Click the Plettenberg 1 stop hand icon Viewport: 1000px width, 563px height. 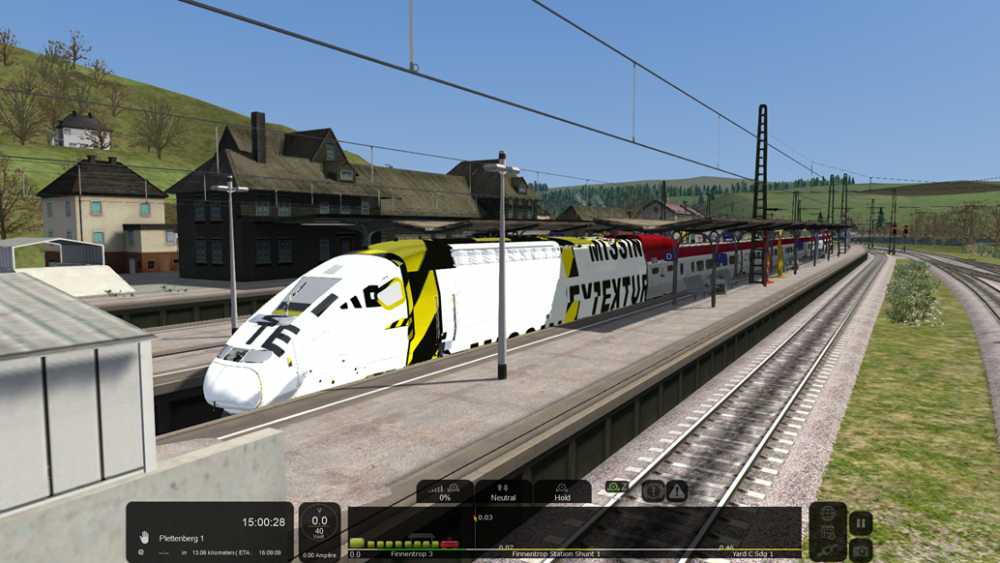(144, 537)
